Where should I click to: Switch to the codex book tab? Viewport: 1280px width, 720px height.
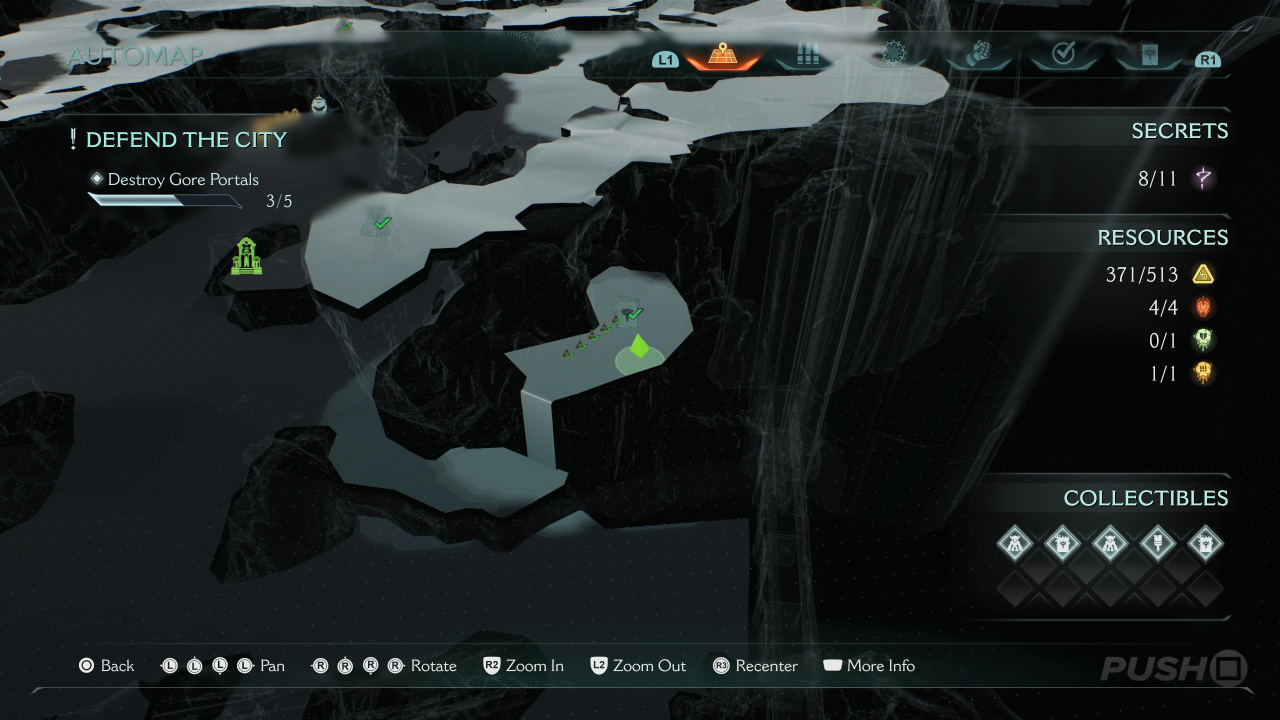pos(1148,55)
